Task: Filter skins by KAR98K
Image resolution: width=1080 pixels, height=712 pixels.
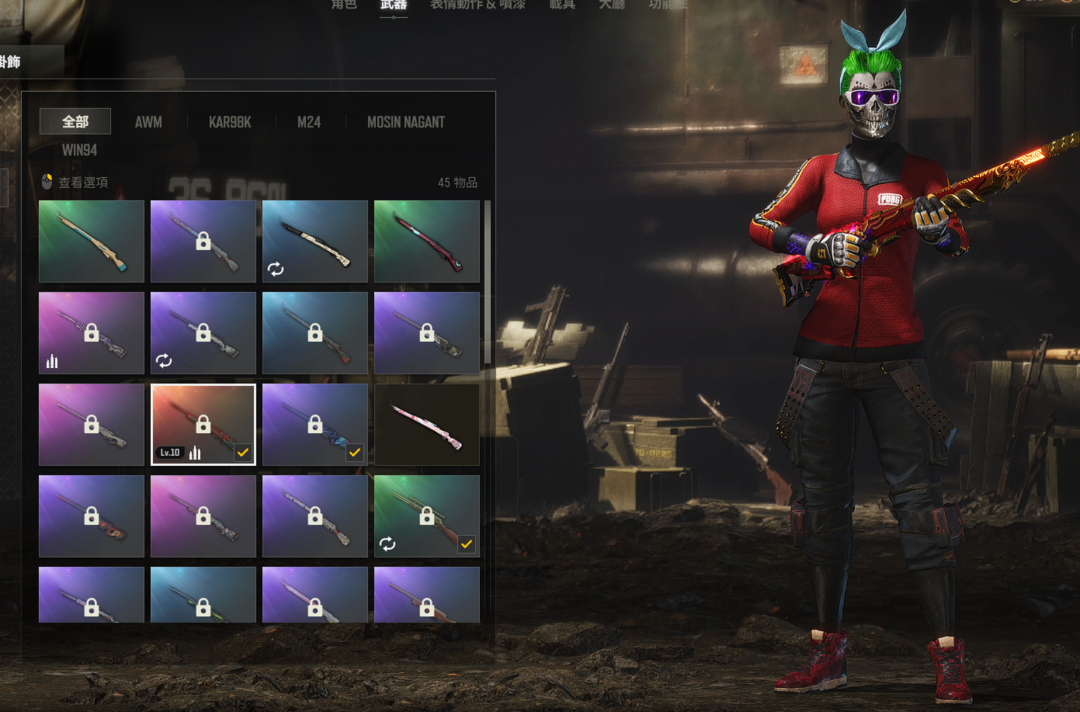Action: point(229,122)
